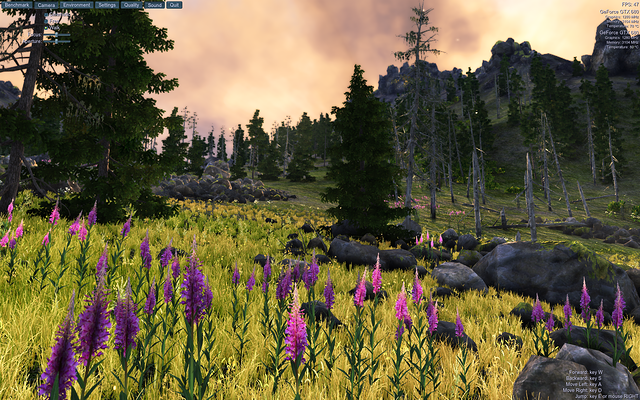Adjust the Focus slider

coord(56,35)
